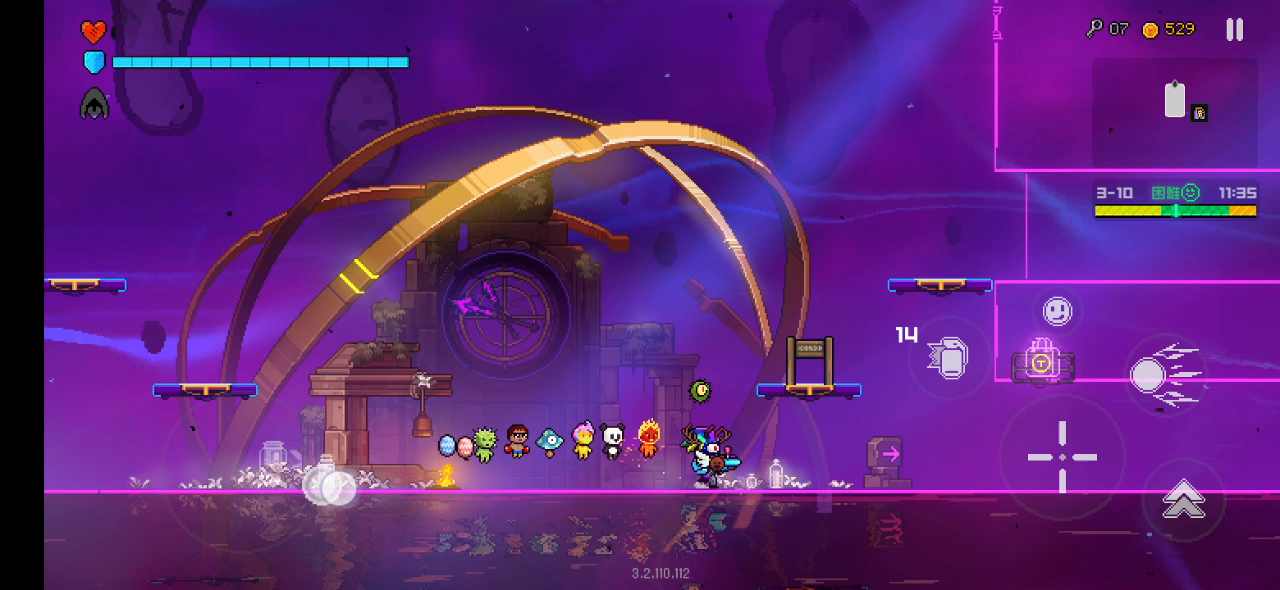Tap the smiley face emote button
This screenshot has height=590, width=1280.
click(1057, 311)
